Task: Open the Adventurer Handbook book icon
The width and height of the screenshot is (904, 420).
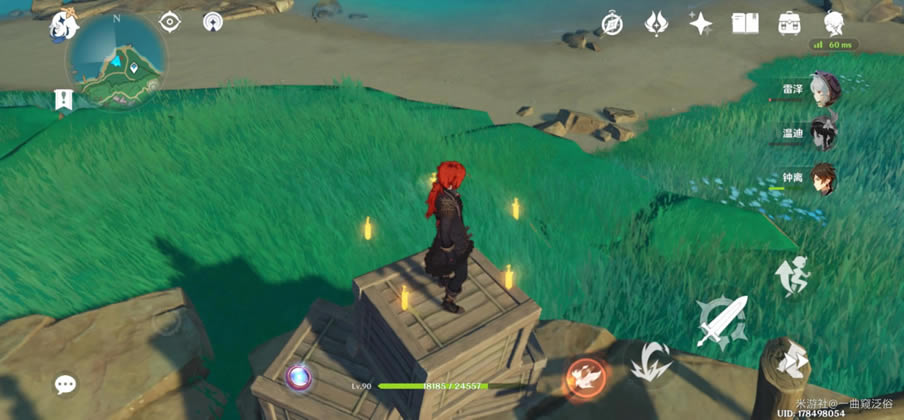Action: pos(745,23)
